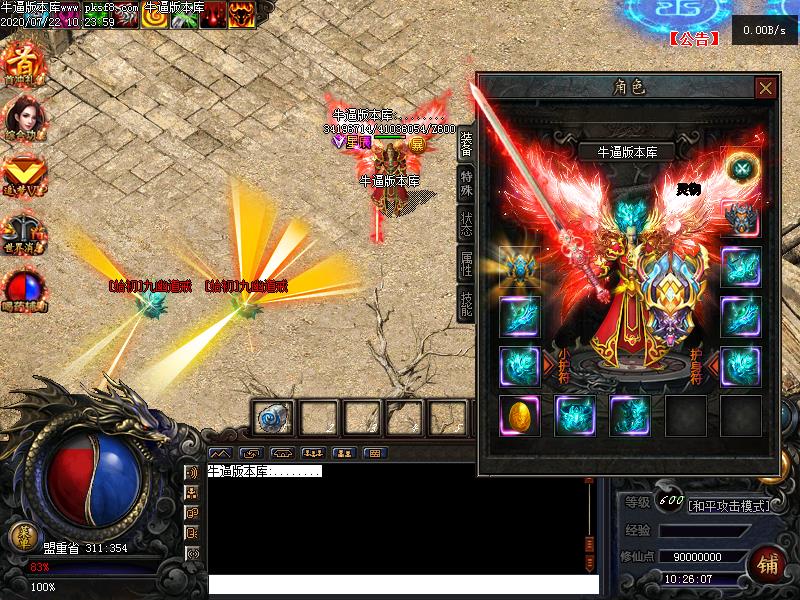Open the red 铺 shop button

(x=770, y=563)
